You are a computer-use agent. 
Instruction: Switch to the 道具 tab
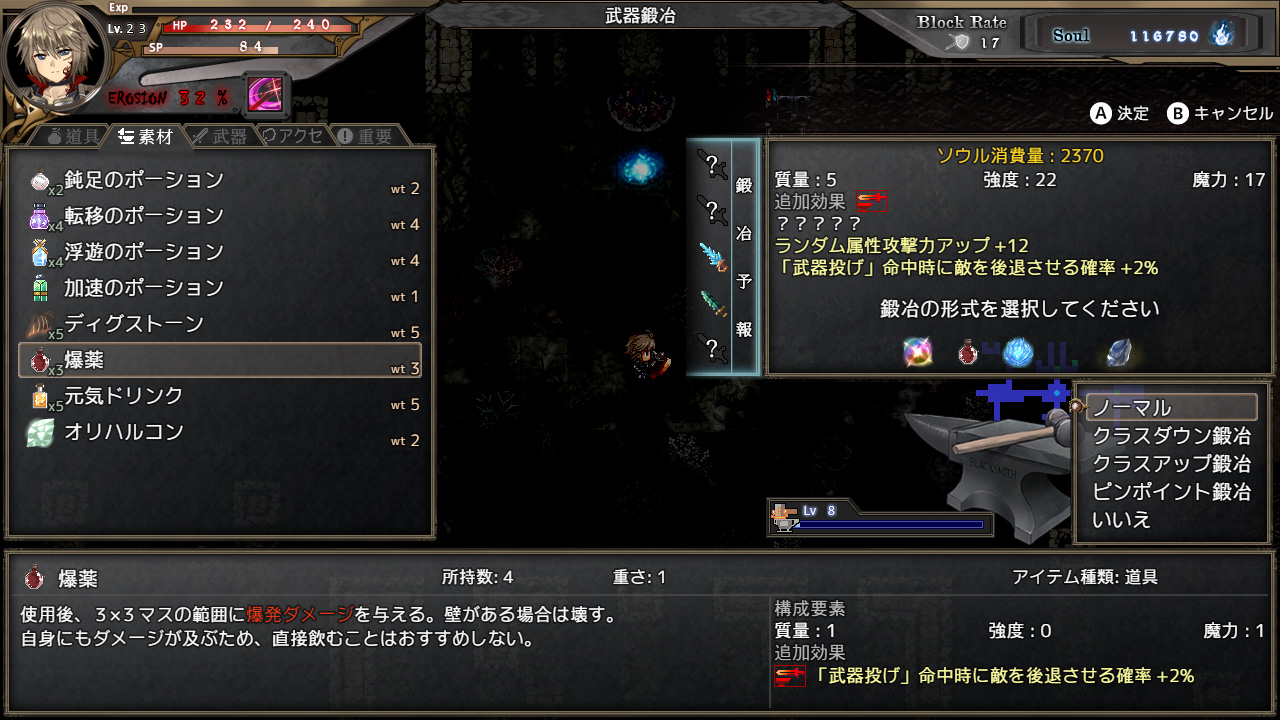[72, 136]
